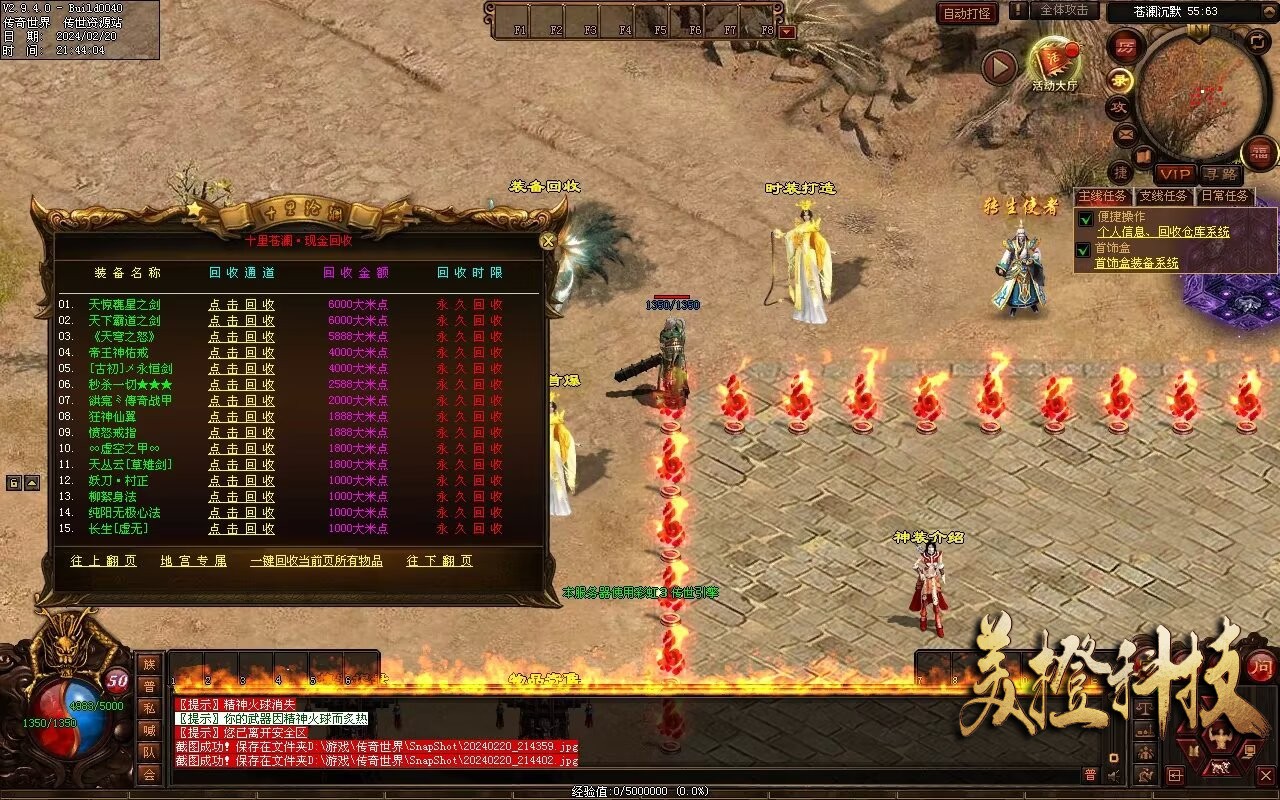Open the mail envelope icon beside minimap
This screenshot has height=800, width=1280.
tap(1125, 133)
